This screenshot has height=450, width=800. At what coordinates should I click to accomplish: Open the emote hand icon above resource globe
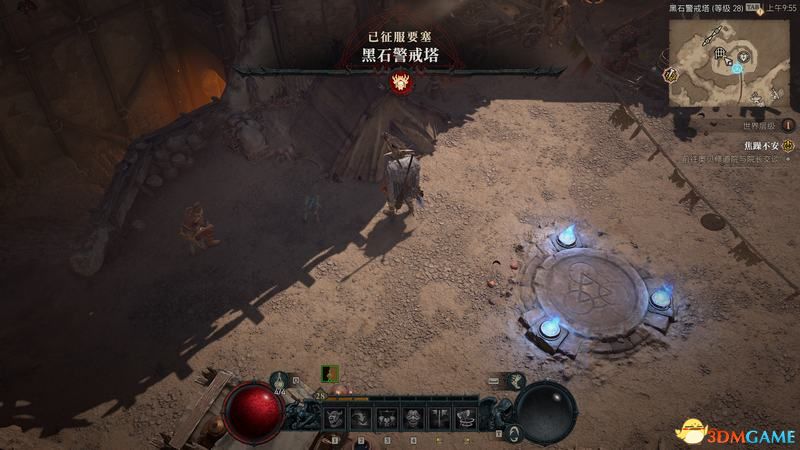pos(515,380)
